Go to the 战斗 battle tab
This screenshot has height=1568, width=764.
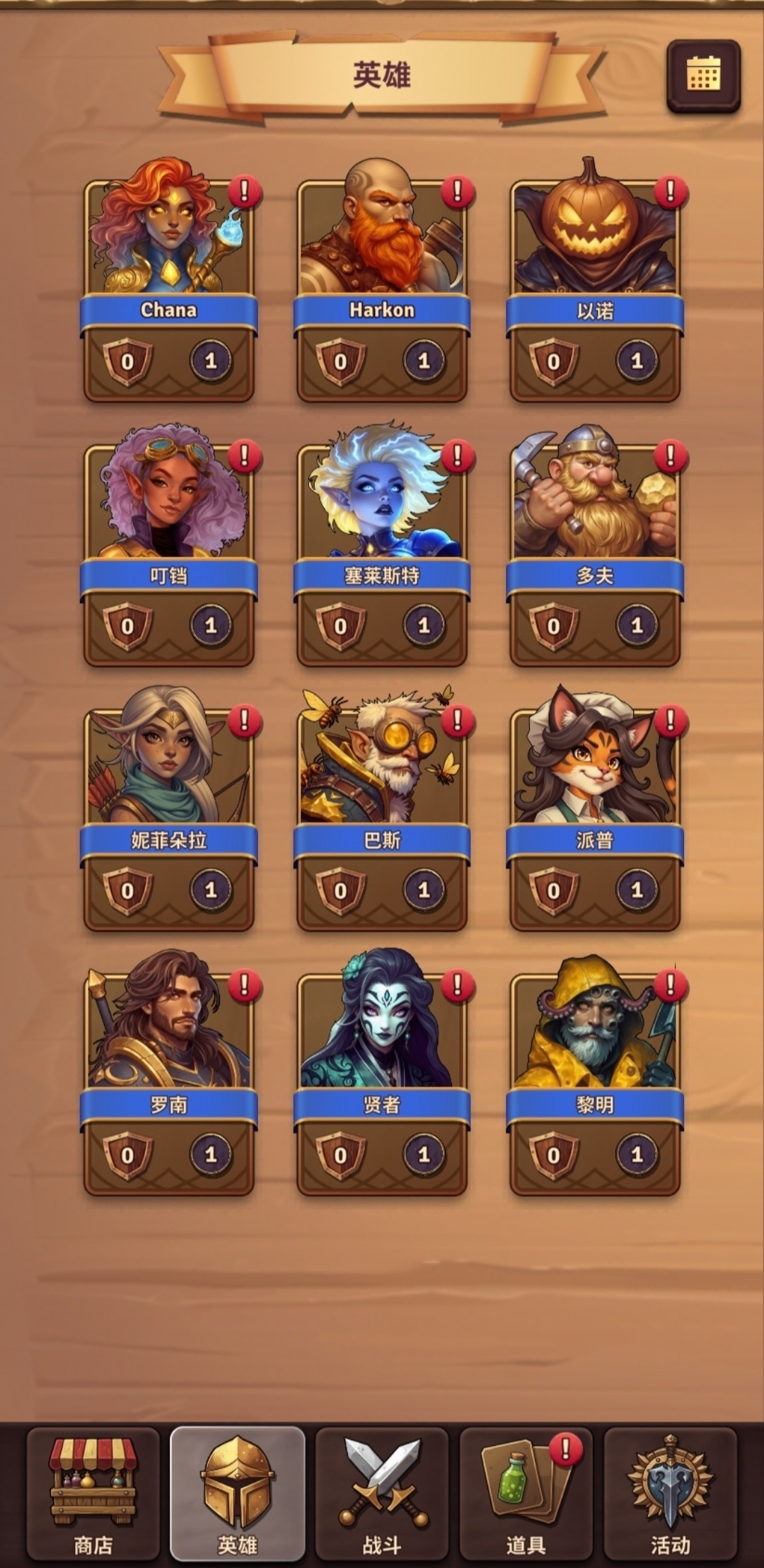(x=382, y=1492)
